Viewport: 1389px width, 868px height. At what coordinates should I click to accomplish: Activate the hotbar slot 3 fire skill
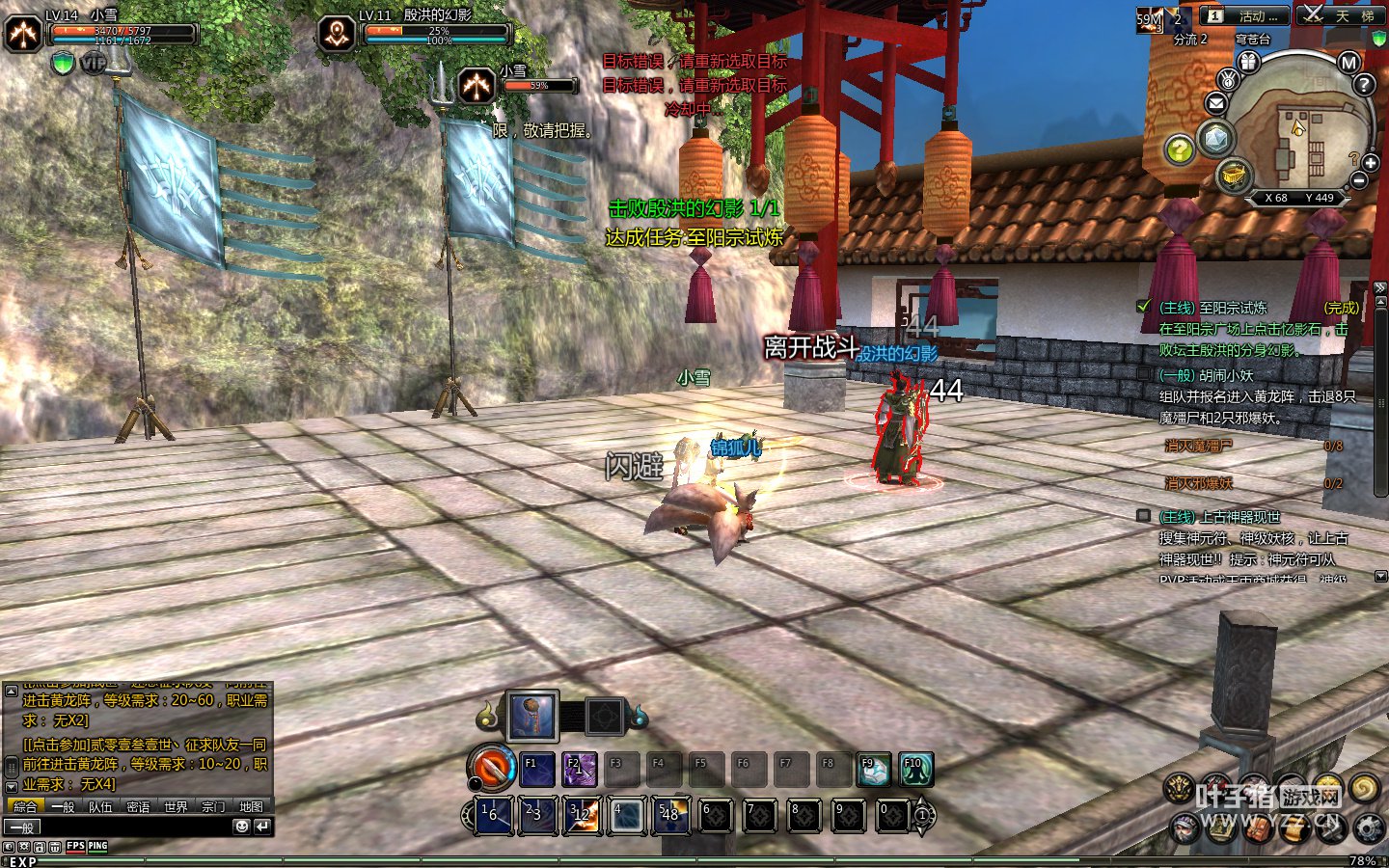click(x=584, y=815)
